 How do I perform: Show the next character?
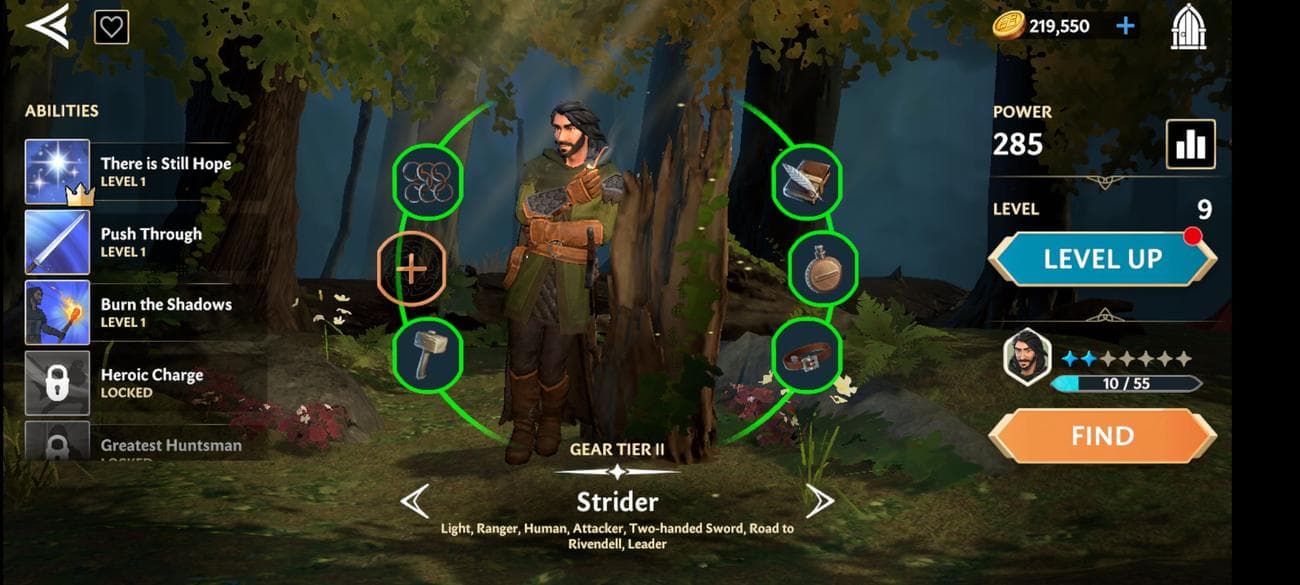click(x=819, y=500)
